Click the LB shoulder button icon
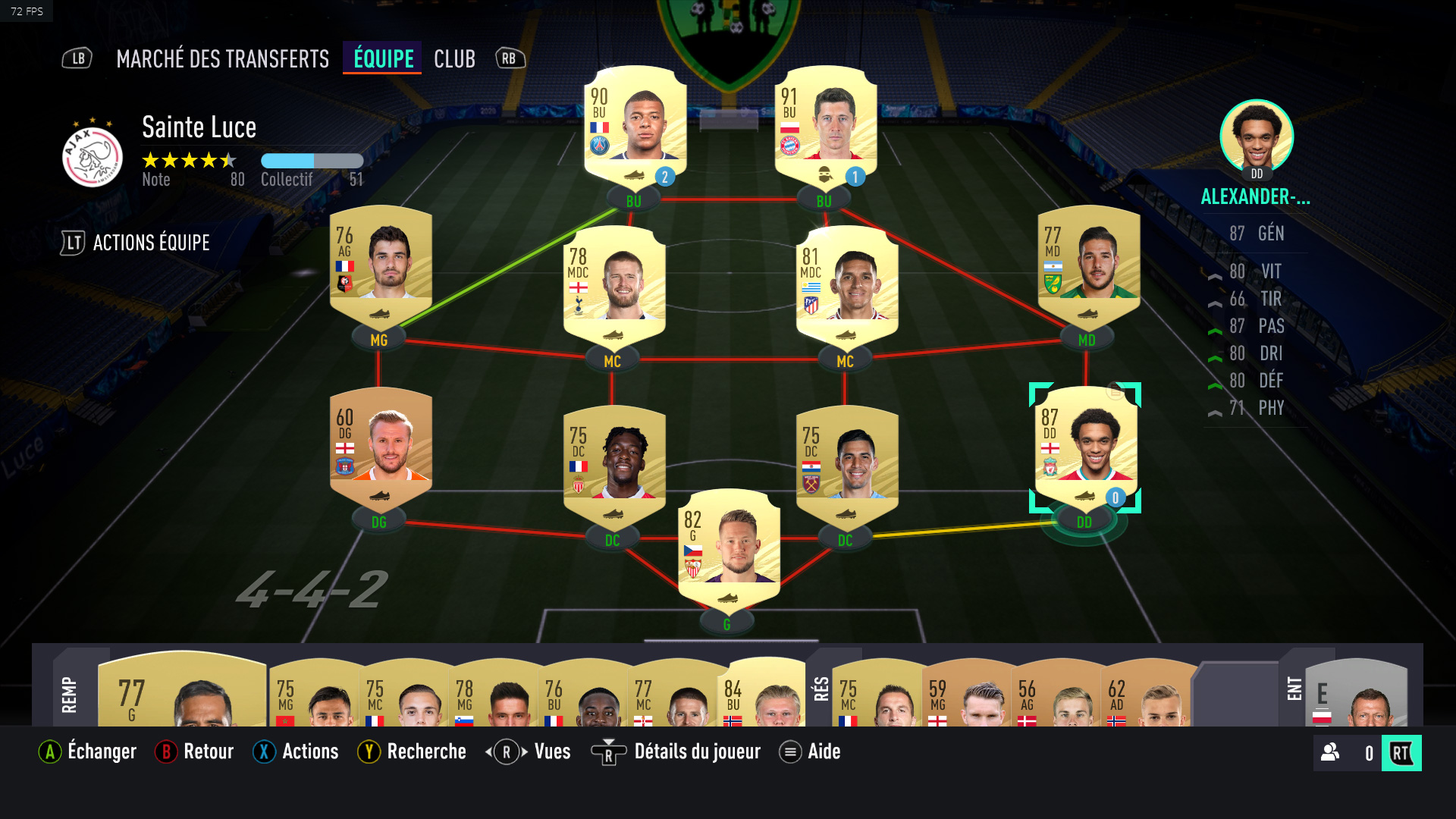This screenshot has height=819, width=1456. tap(77, 58)
